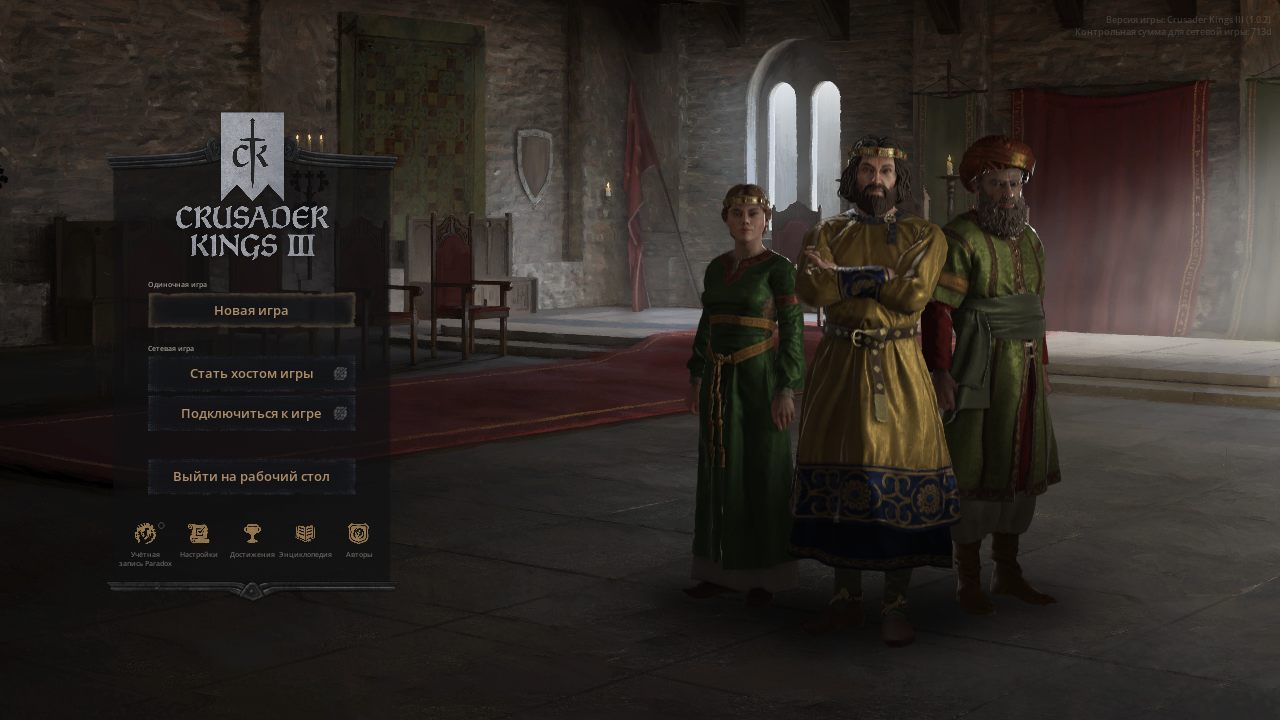Screen dimensions: 1280x720
Task: Select Стать хостом игры to host
Action: tap(250, 372)
